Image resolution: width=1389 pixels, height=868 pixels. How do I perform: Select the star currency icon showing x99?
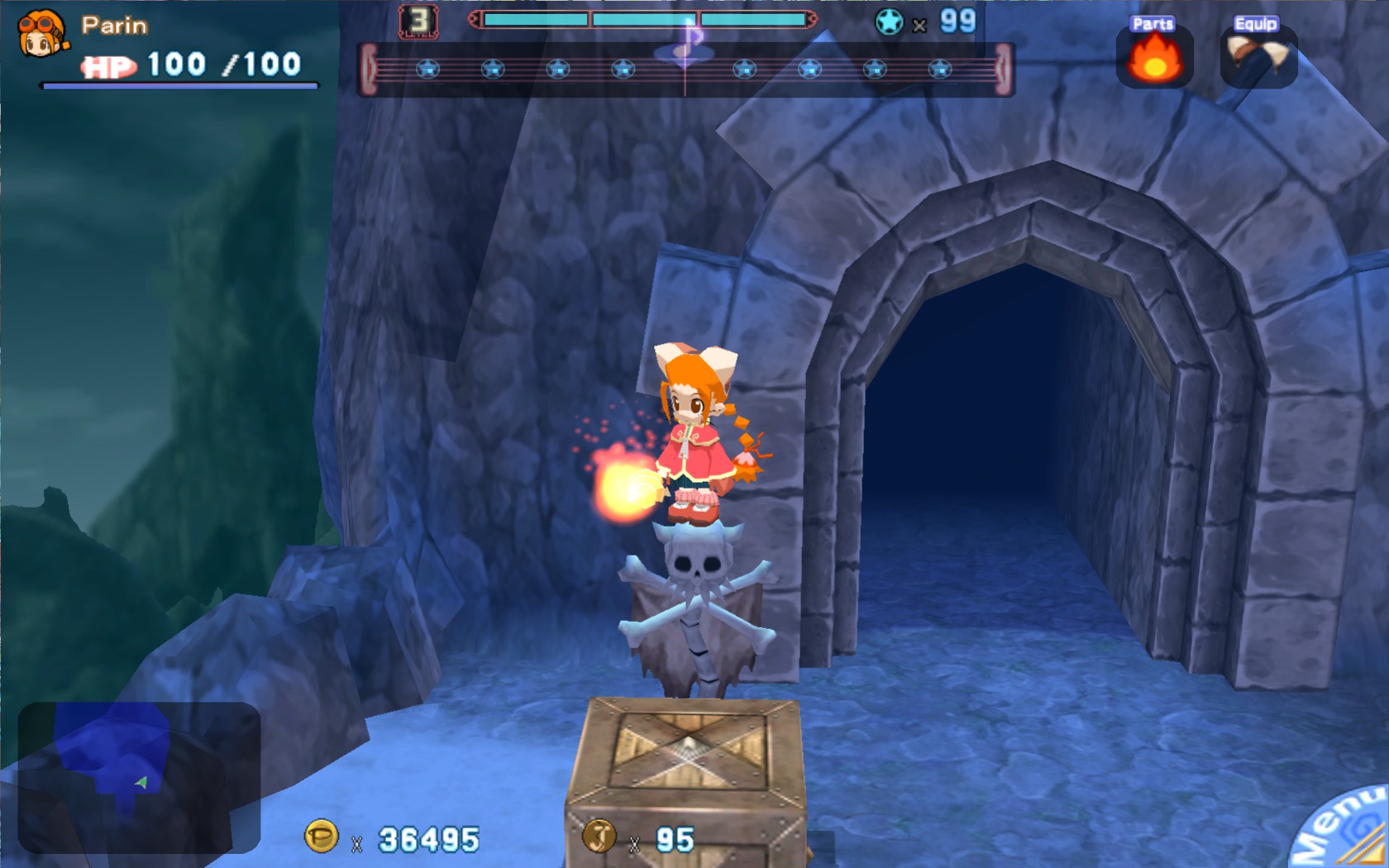point(890,22)
